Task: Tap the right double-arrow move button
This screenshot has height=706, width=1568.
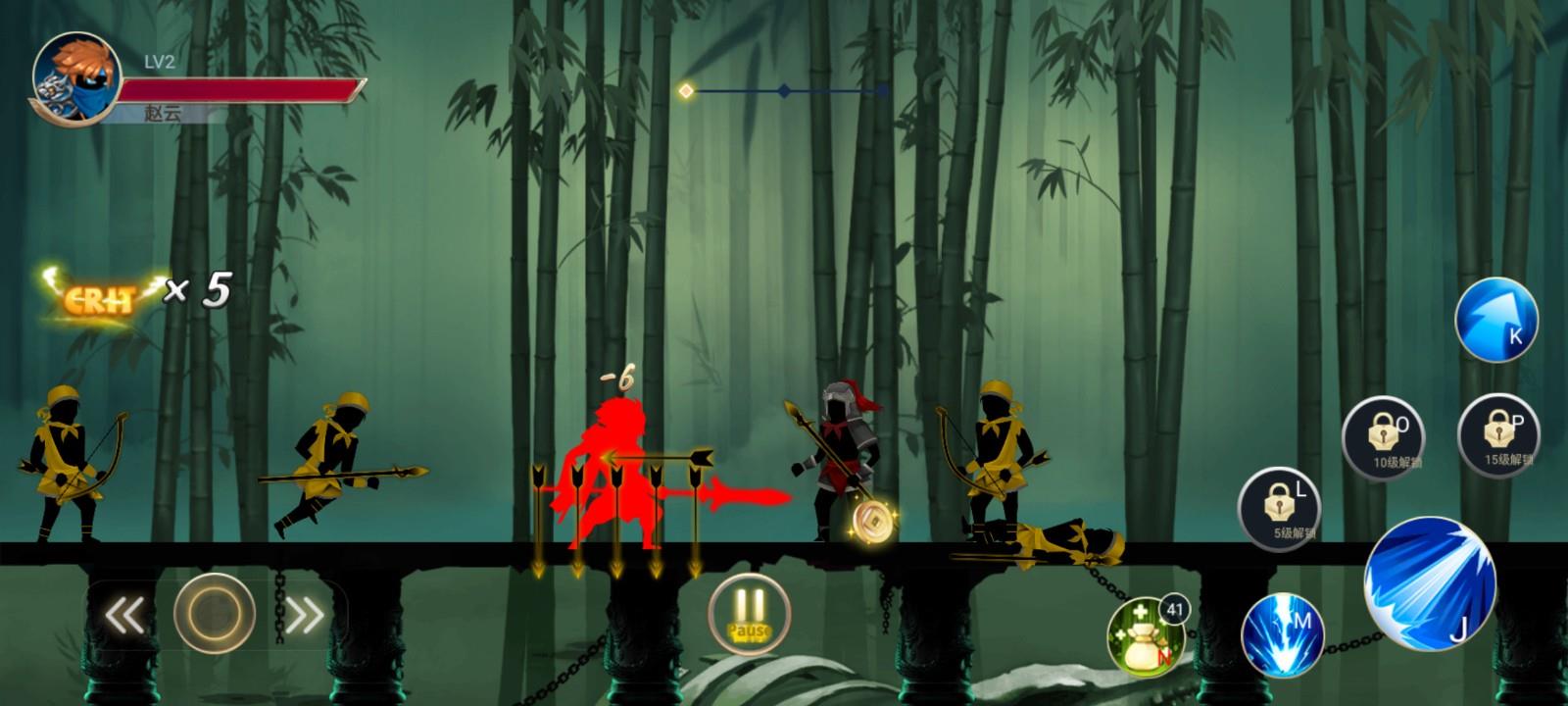Action: coord(304,615)
